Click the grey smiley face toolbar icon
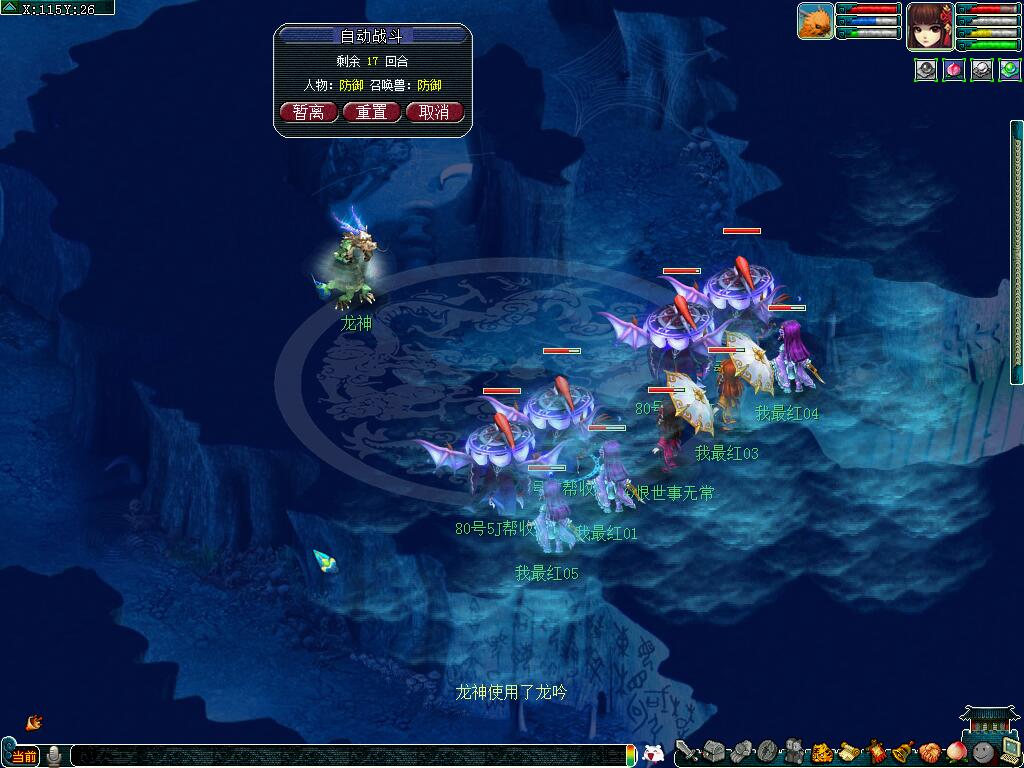This screenshot has height=768, width=1024. [x=983, y=751]
